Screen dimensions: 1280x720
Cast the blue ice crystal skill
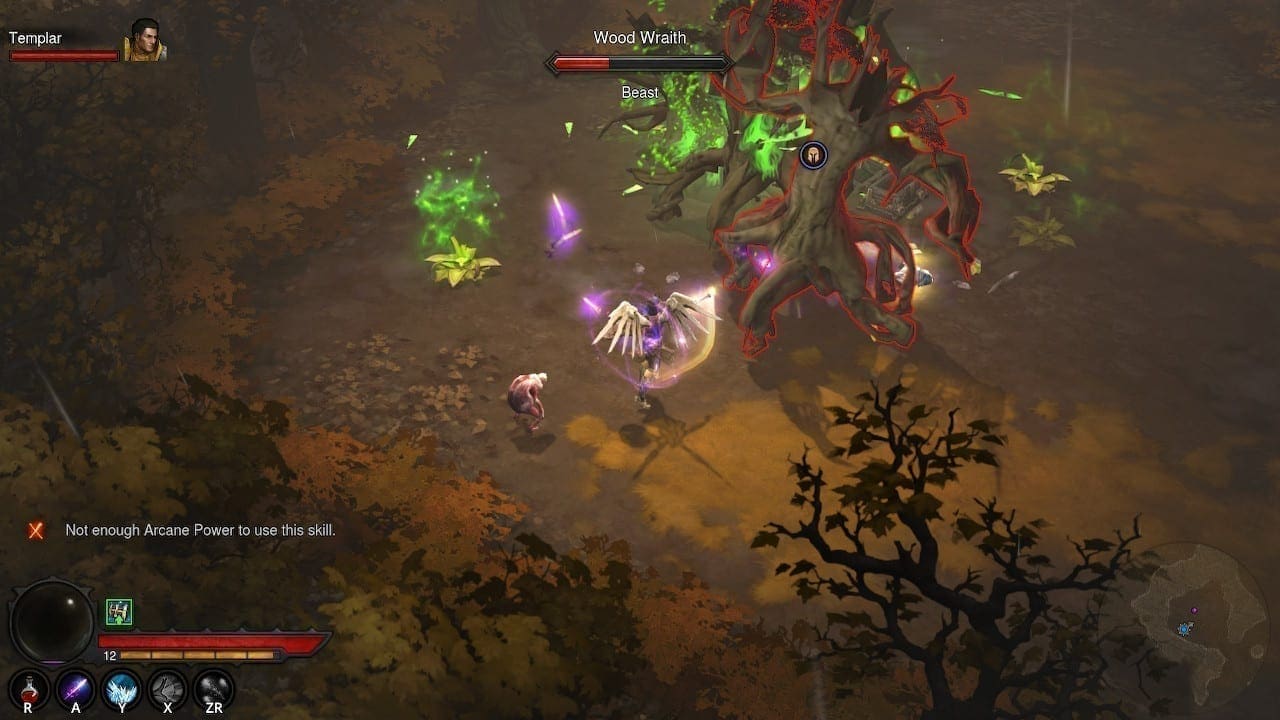click(122, 689)
